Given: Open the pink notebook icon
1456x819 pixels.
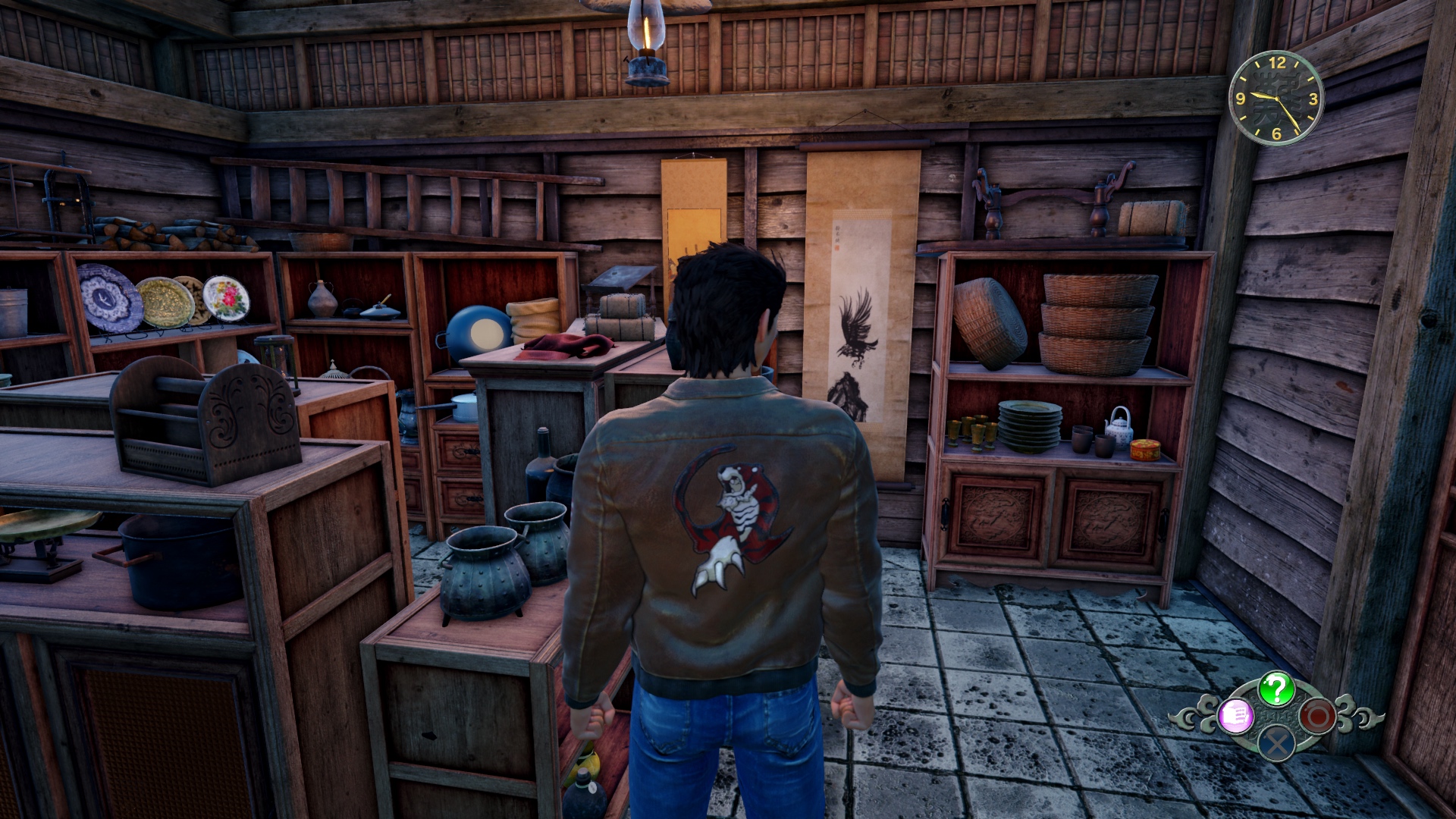Looking at the screenshot, I should click(1237, 716).
